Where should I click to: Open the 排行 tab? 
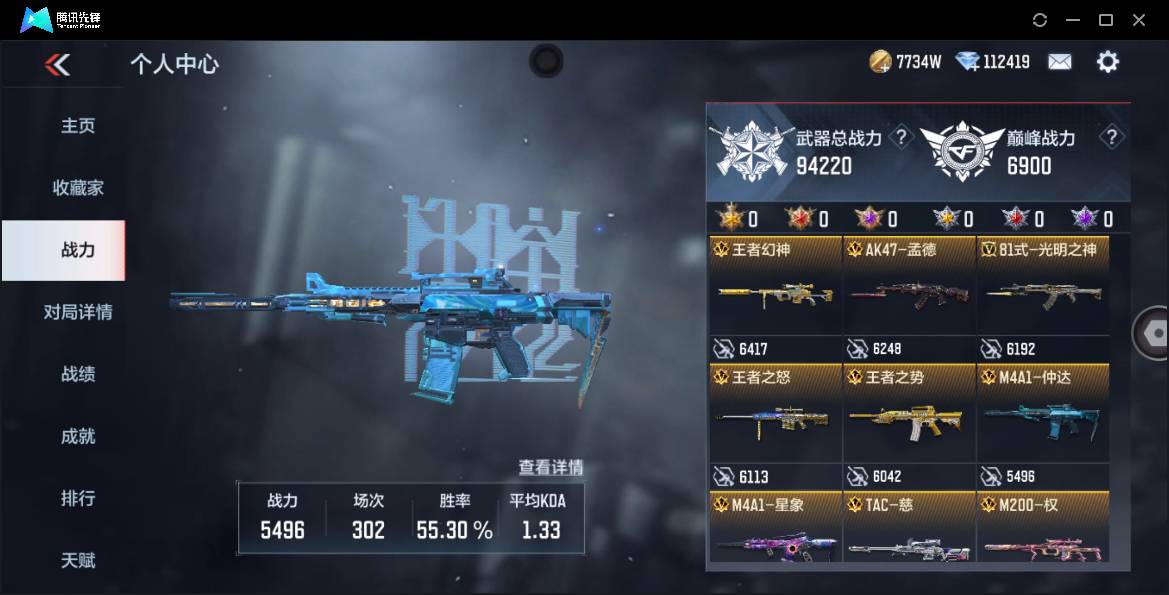point(78,498)
